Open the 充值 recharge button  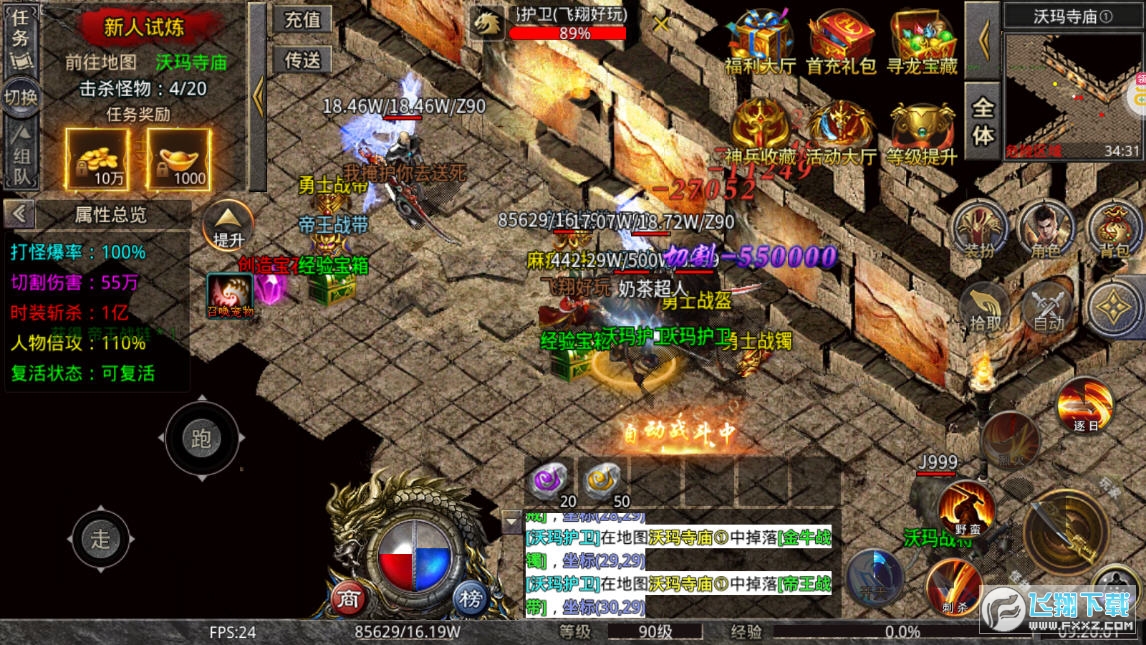point(302,20)
